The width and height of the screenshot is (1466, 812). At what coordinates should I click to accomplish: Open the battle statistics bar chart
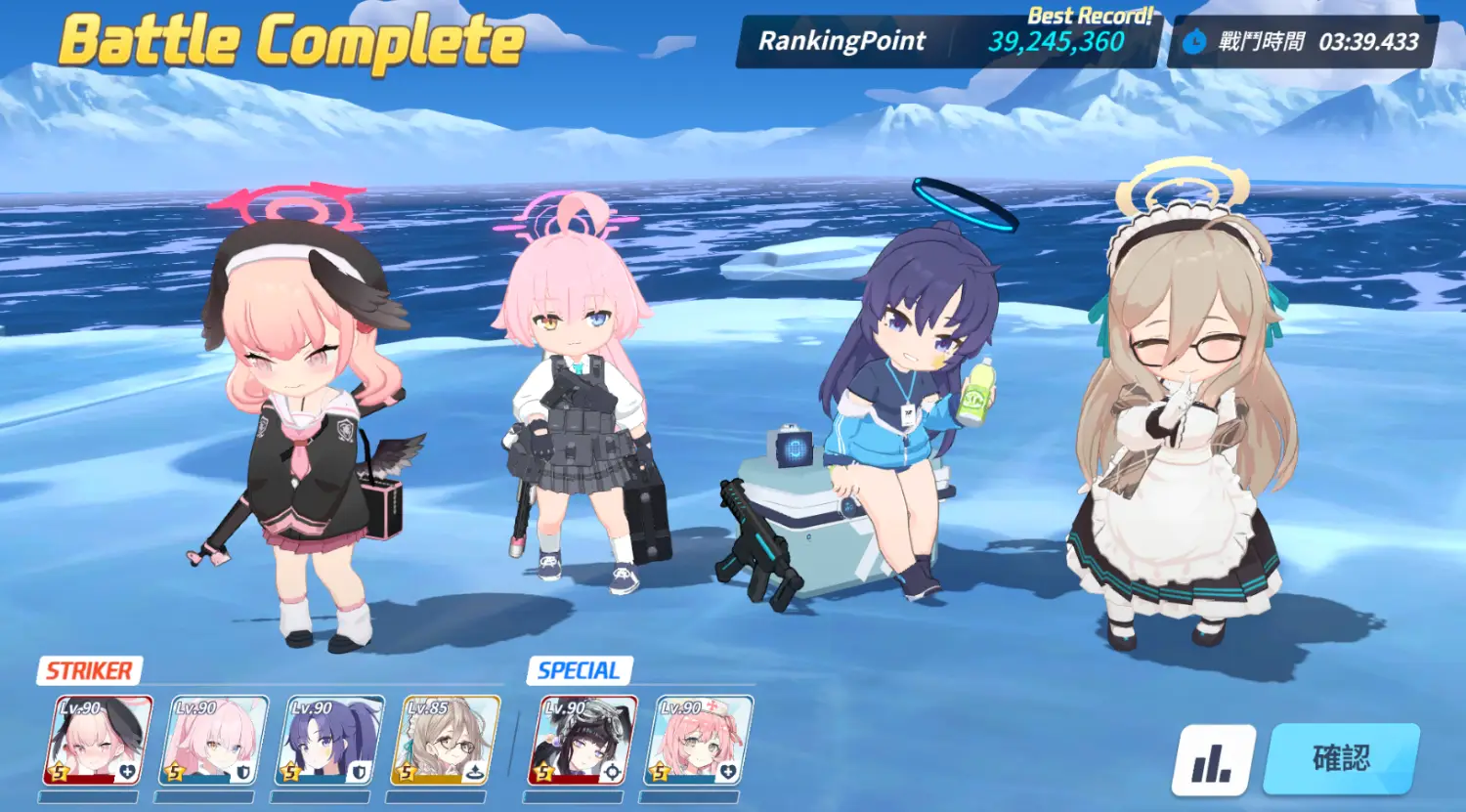1214,761
